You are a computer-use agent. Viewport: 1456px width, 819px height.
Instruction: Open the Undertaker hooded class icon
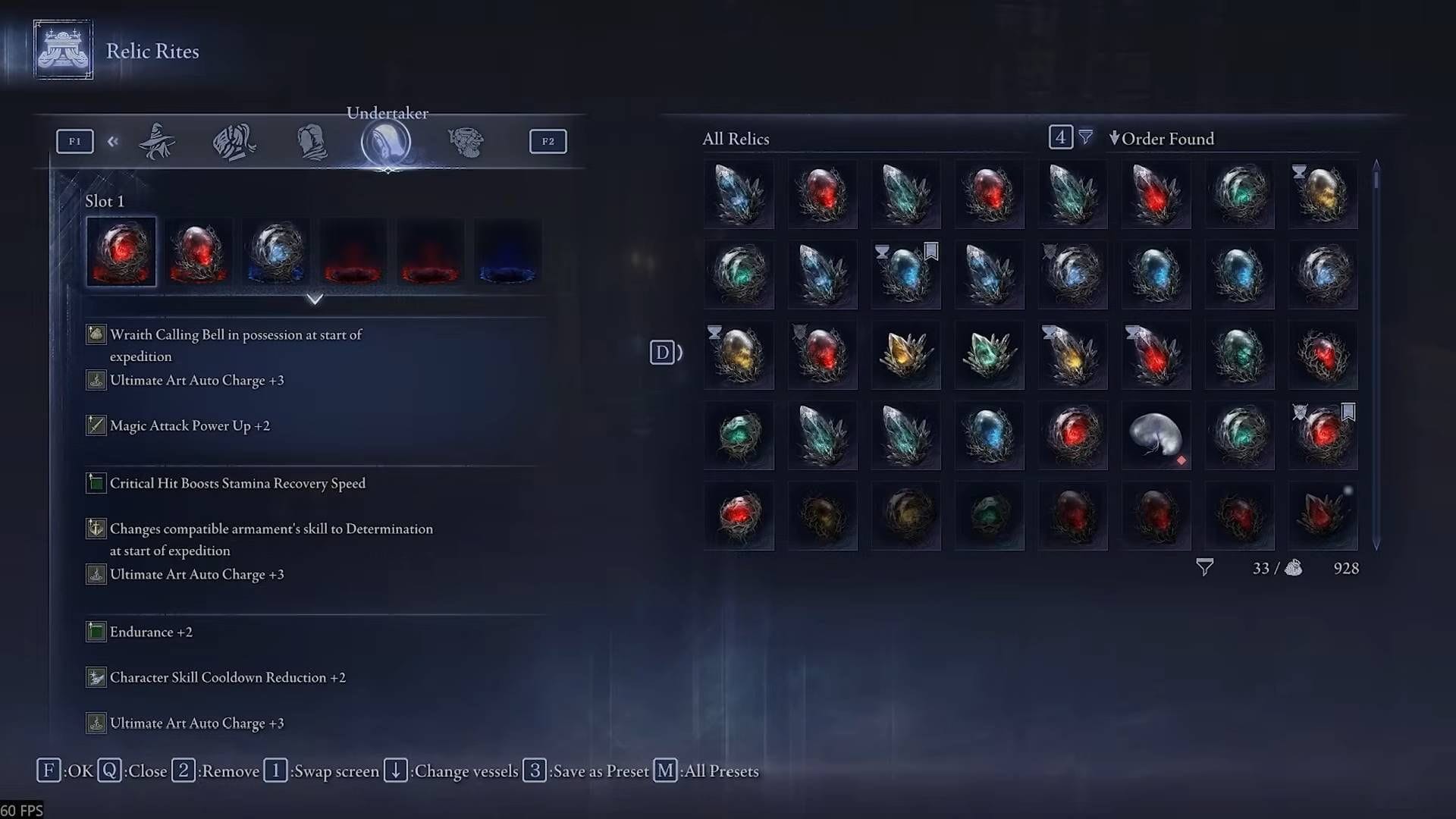point(388,143)
